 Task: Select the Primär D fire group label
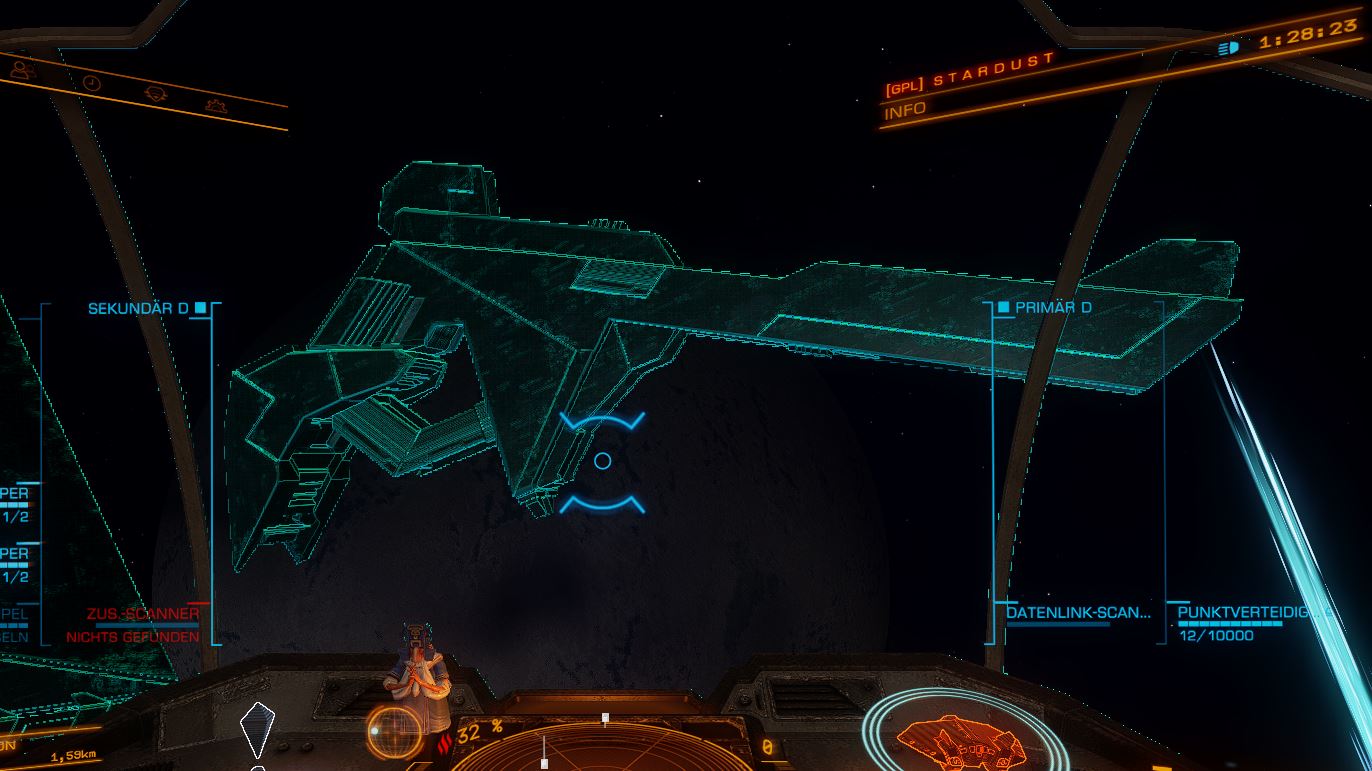pos(1052,307)
